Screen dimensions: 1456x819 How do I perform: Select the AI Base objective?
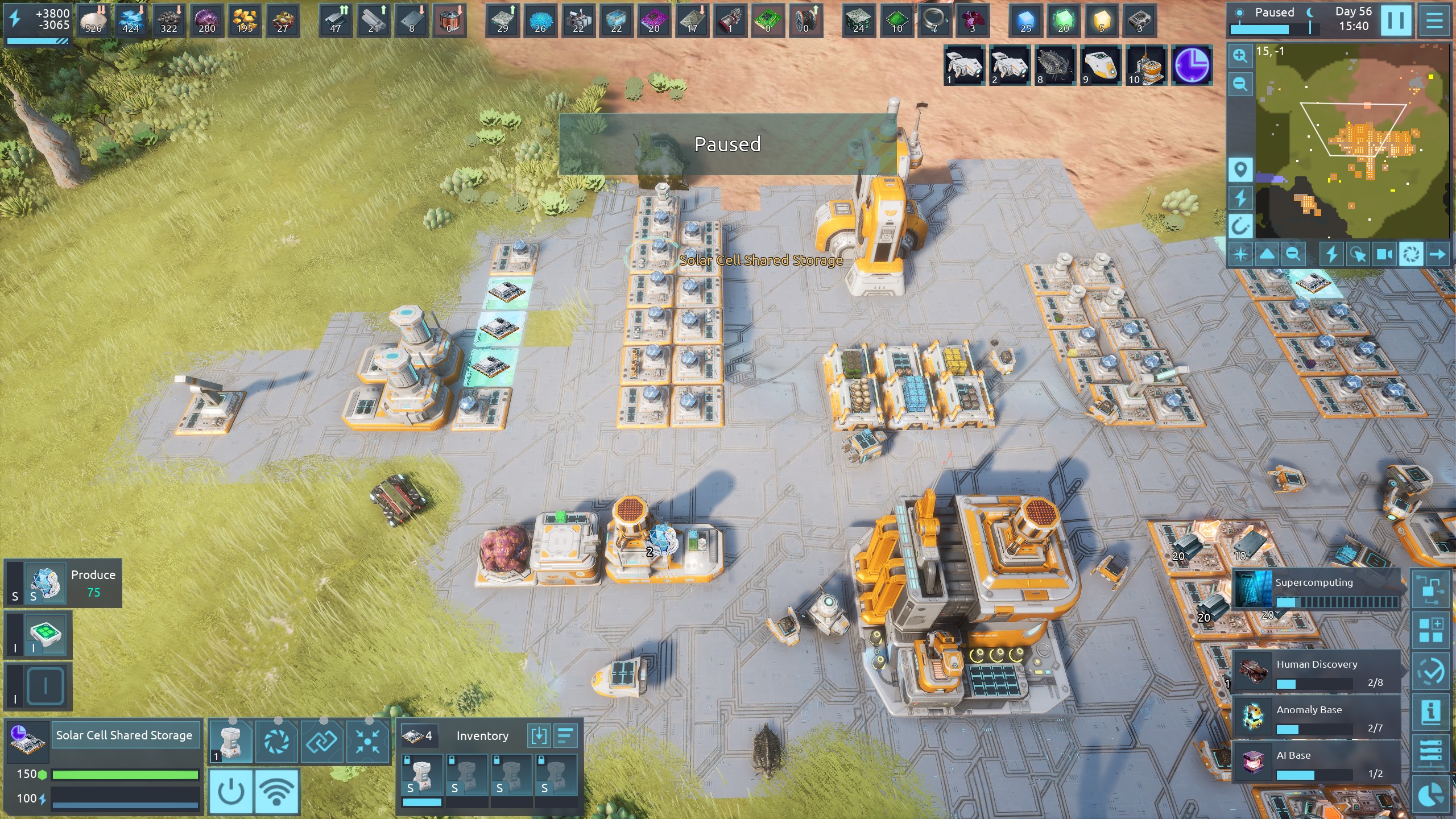[x=1316, y=763]
